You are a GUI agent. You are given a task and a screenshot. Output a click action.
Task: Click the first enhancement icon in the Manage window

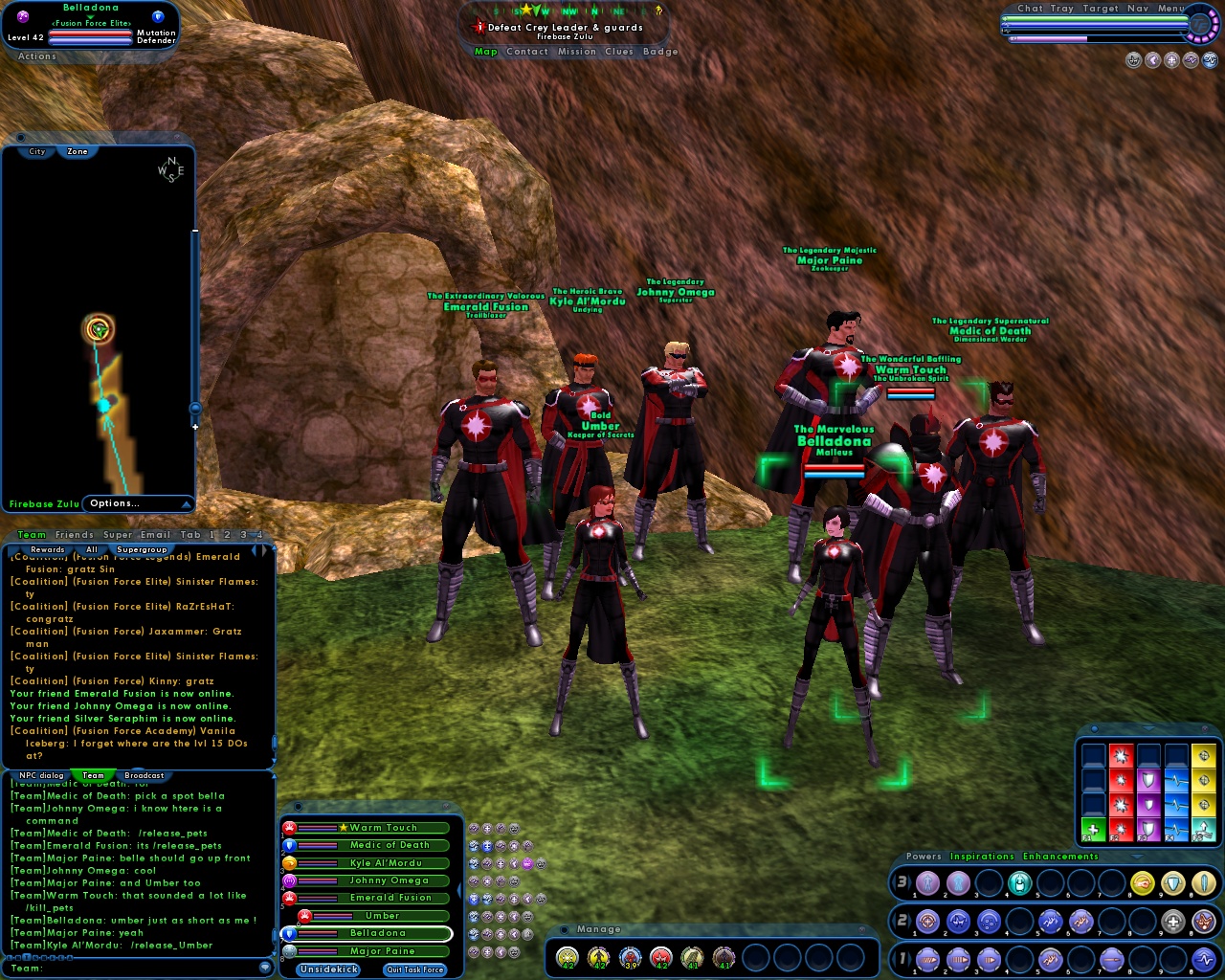568,955
